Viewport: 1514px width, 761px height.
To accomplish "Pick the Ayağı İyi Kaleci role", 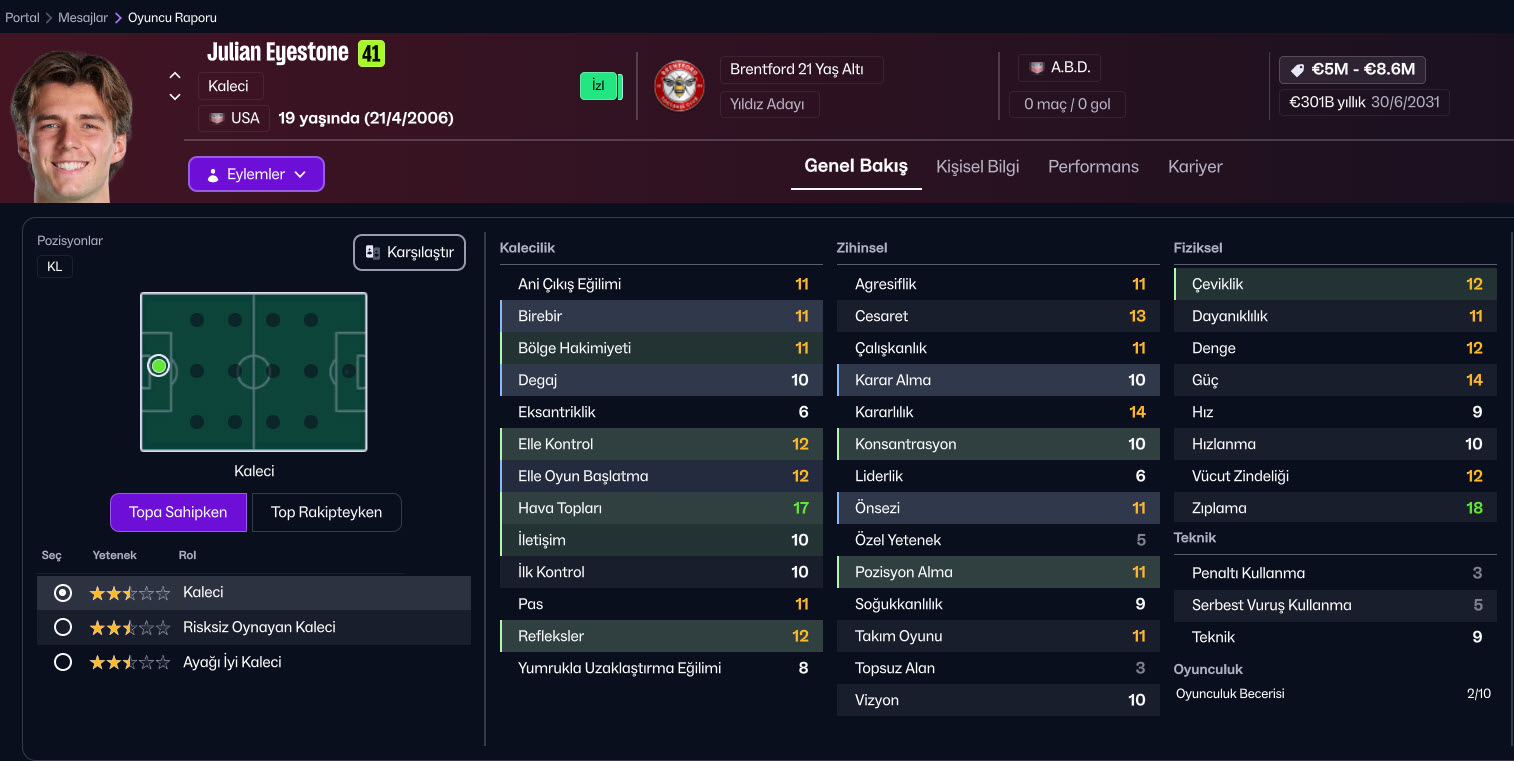I will point(63,662).
